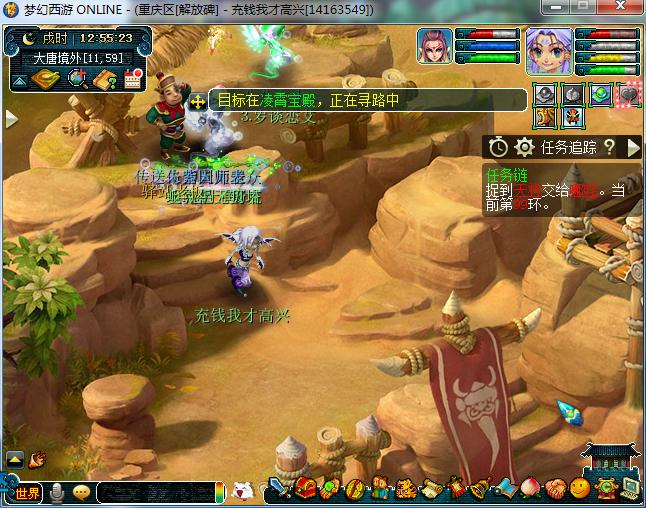Collapse the quest tracker with the arrow
646x508 pixels.
pos(632,147)
